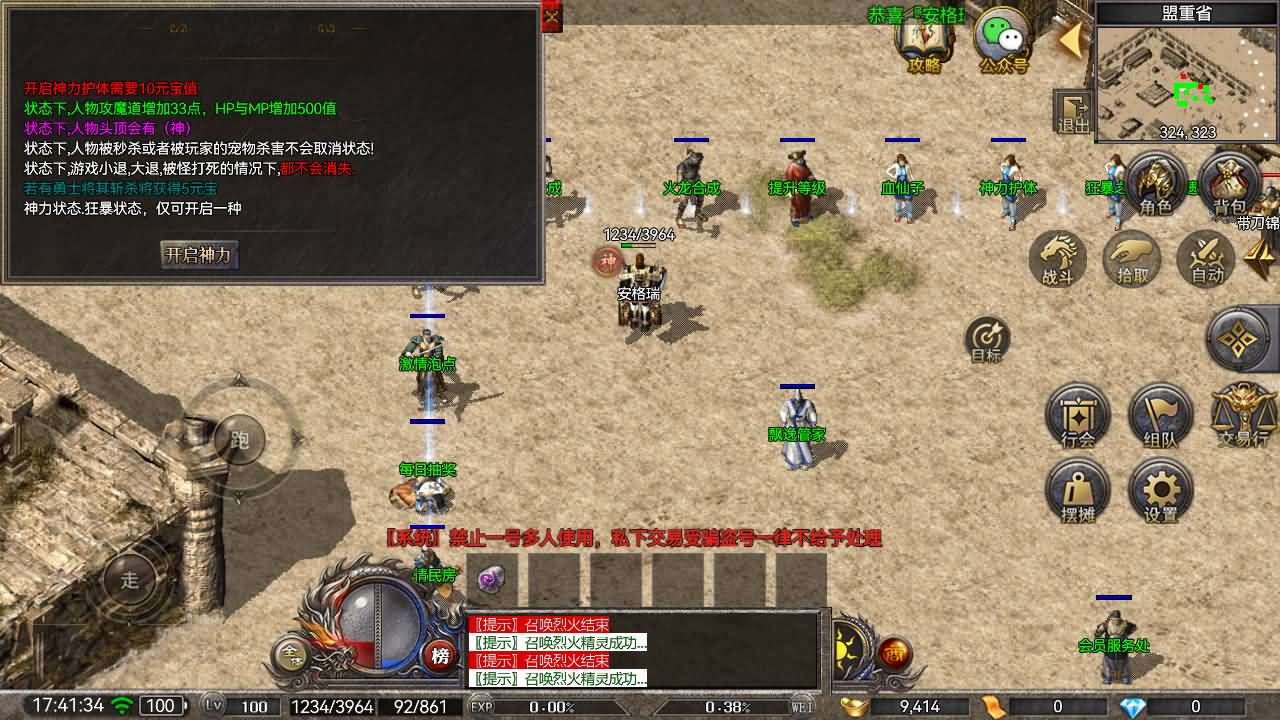Activate the 开启神力 button in the dialog

[199, 255]
